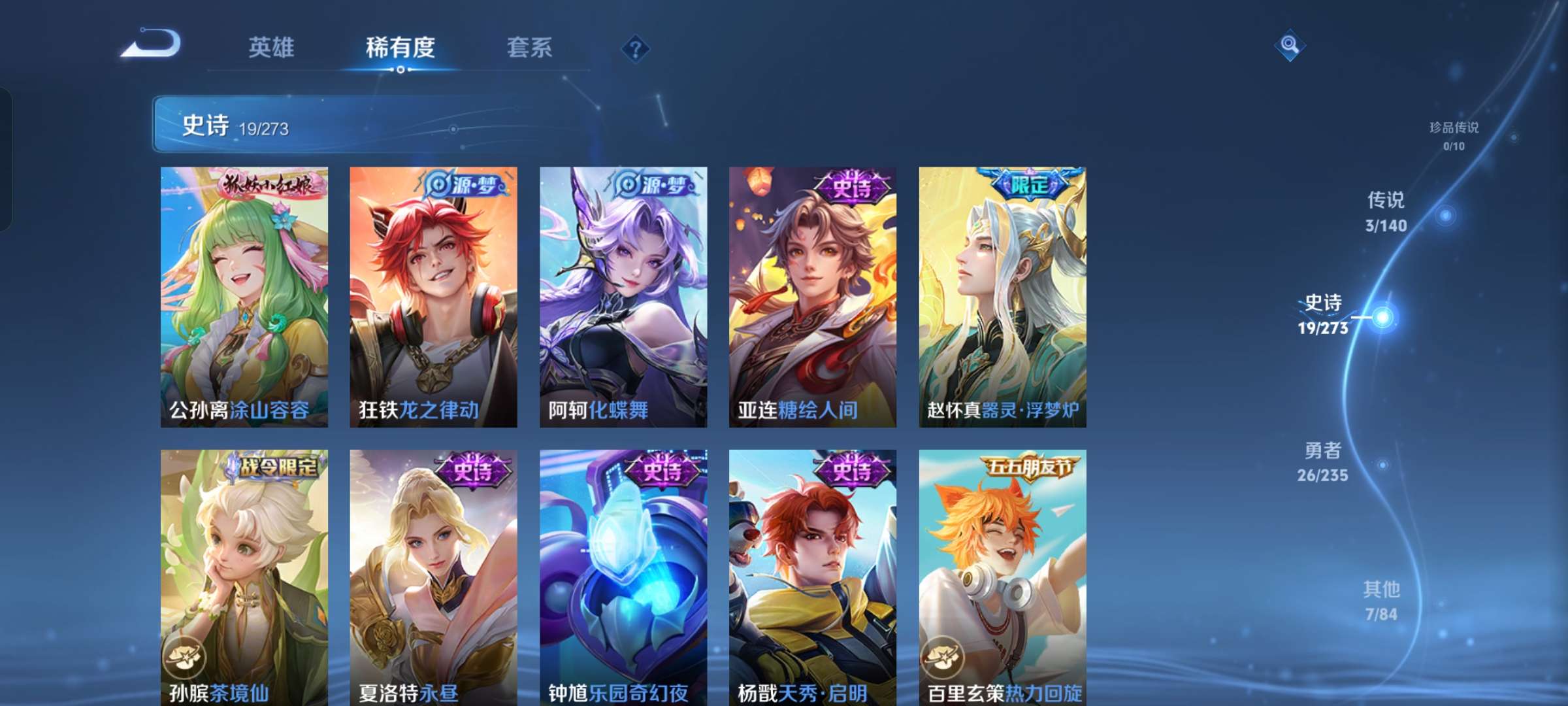Select 公孙离 涂山容容 skin card
The height and width of the screenshot is (706, 1568).
pos(244,297)
